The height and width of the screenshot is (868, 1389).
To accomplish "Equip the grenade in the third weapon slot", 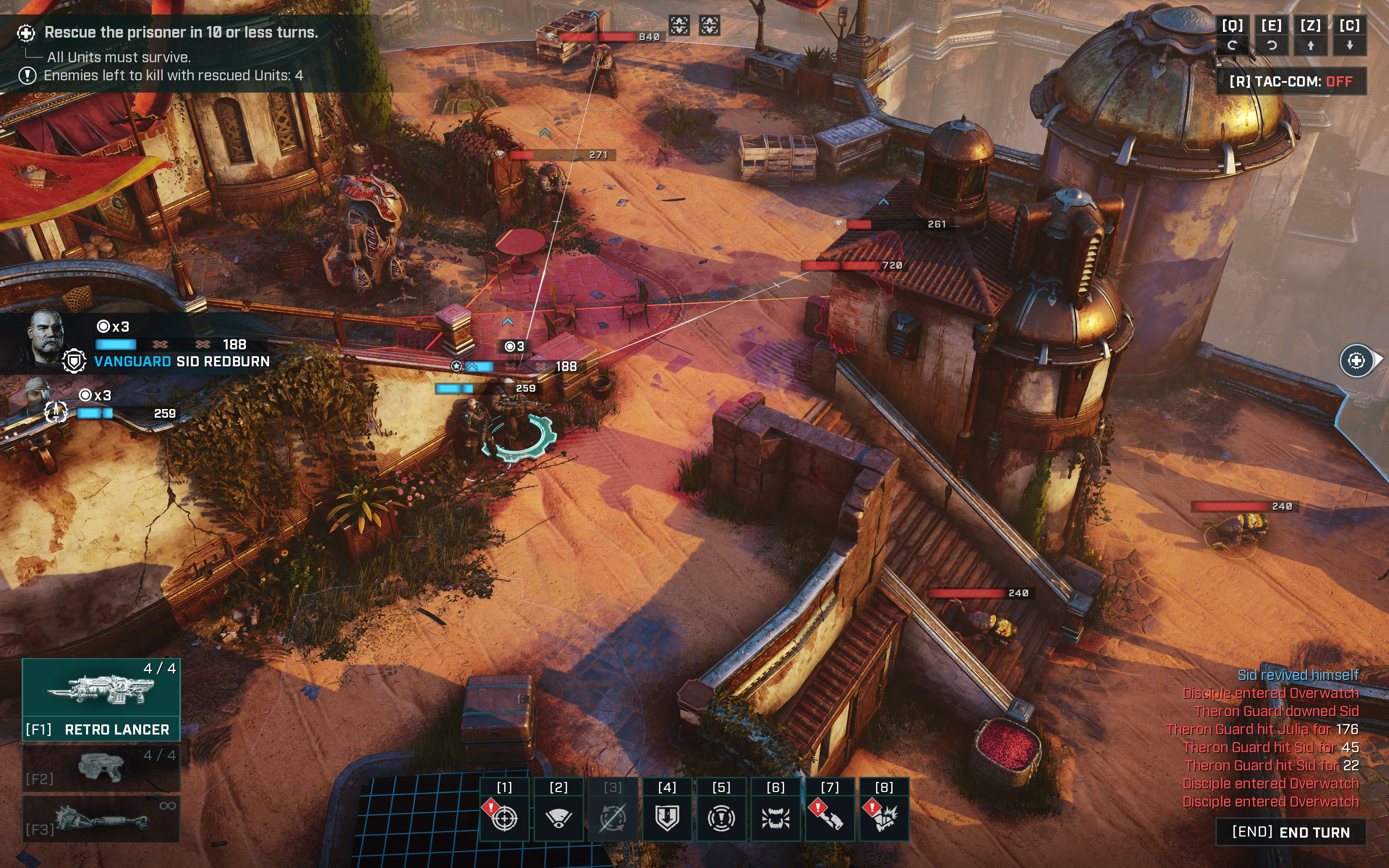I will 101,818.
